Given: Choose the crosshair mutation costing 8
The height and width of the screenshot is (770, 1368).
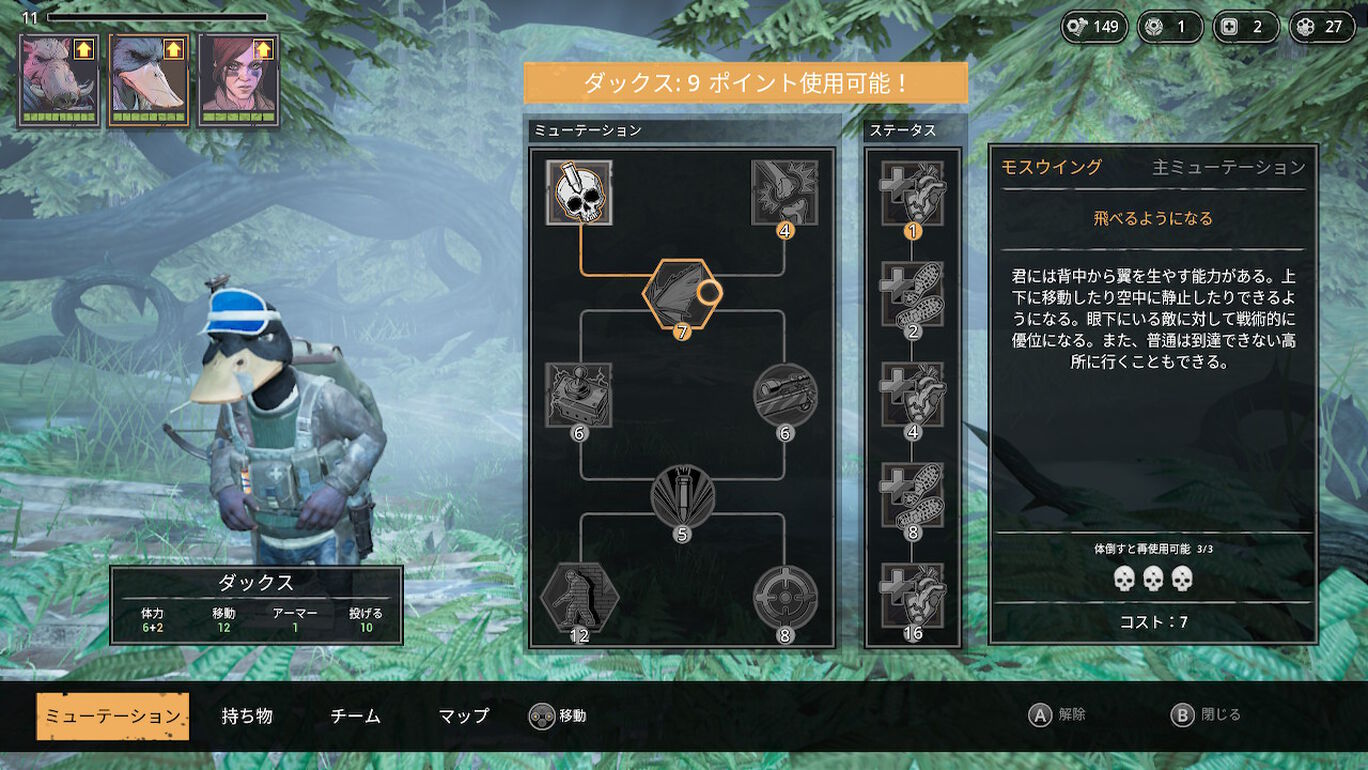Looking at the screenshot, I should coord(785,598).
